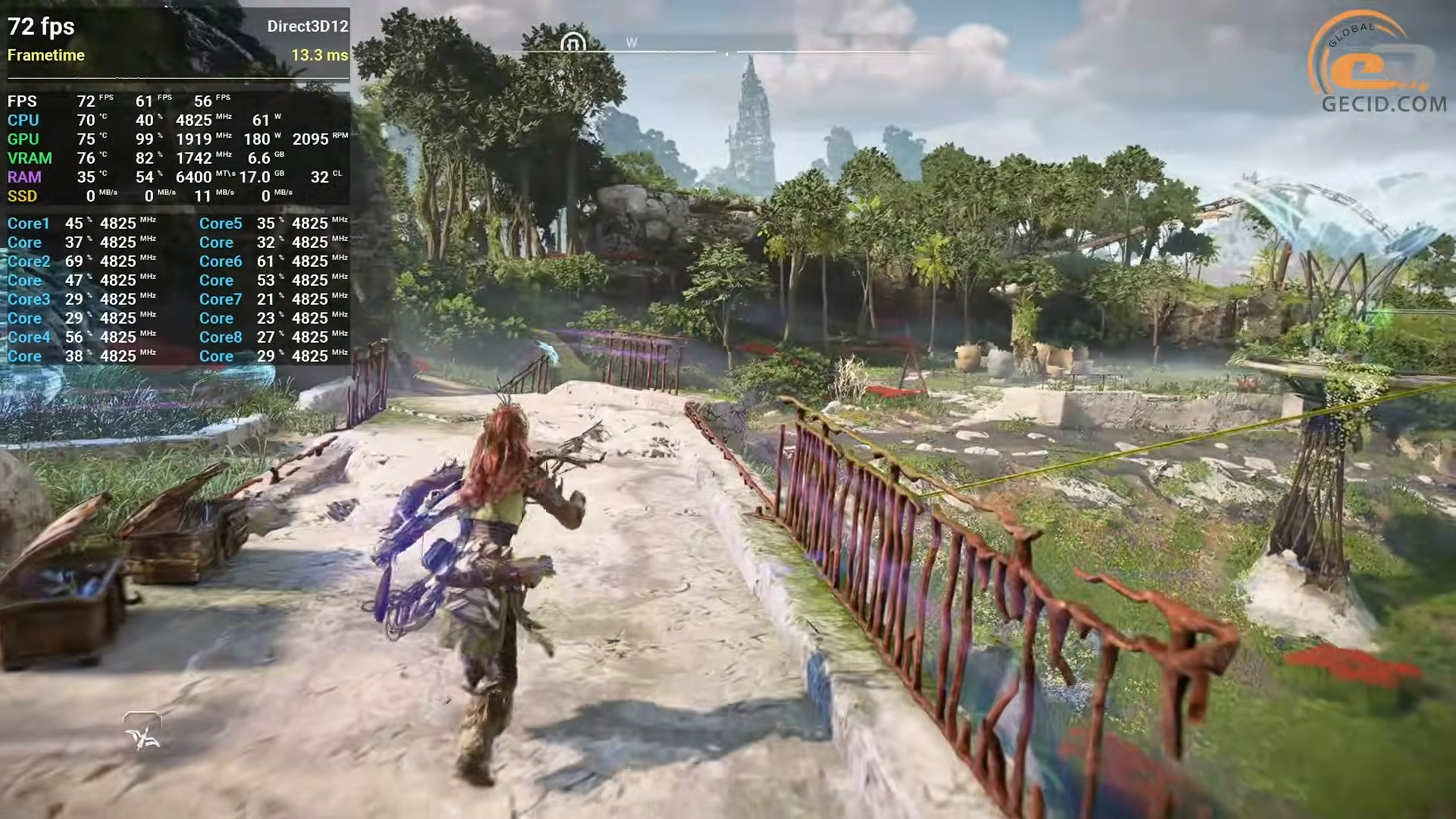
Task: Click the round marker icon on the compass
Action: (x=573, y=43)
